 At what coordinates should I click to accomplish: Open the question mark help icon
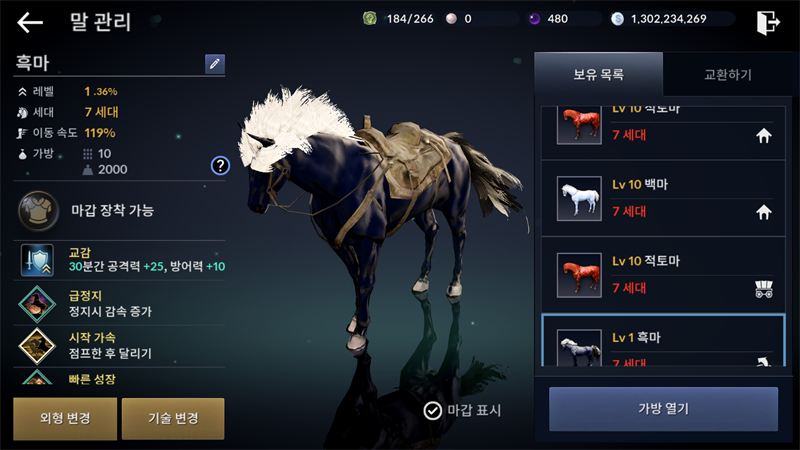220,165
